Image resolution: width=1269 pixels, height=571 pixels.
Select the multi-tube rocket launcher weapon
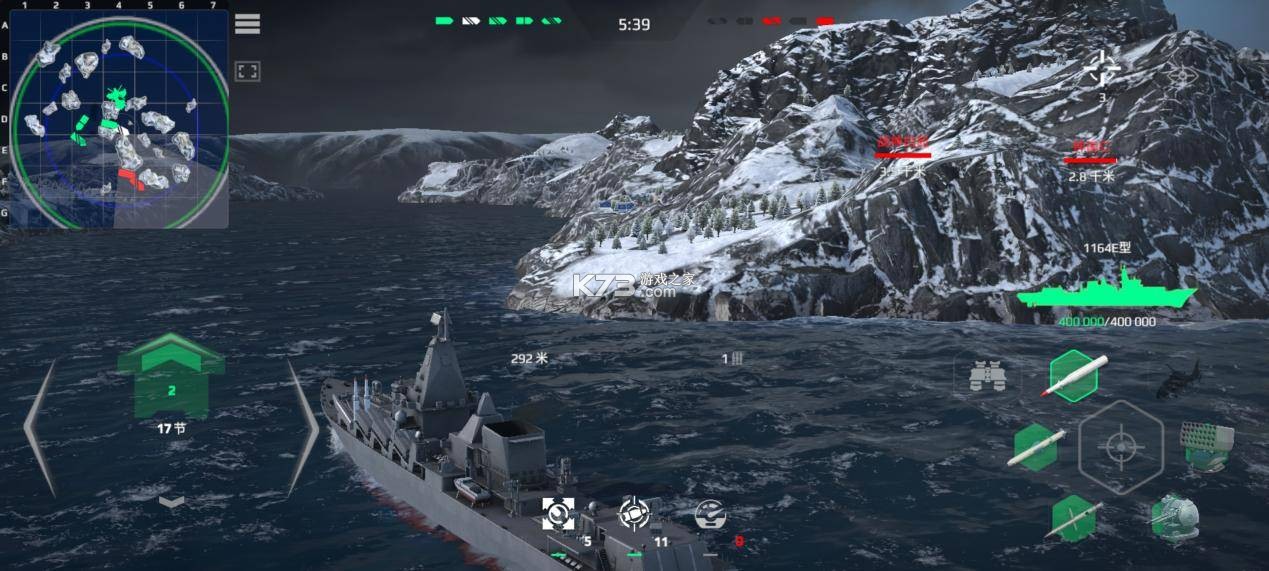(x=1207, y=445)
